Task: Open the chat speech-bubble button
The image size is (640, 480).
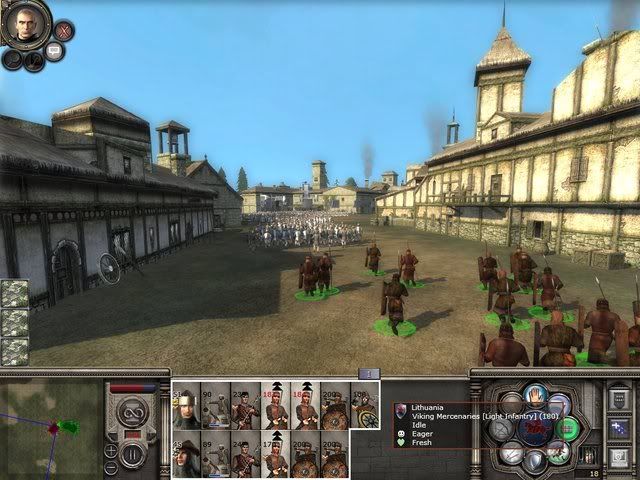Action: point(54,51)
